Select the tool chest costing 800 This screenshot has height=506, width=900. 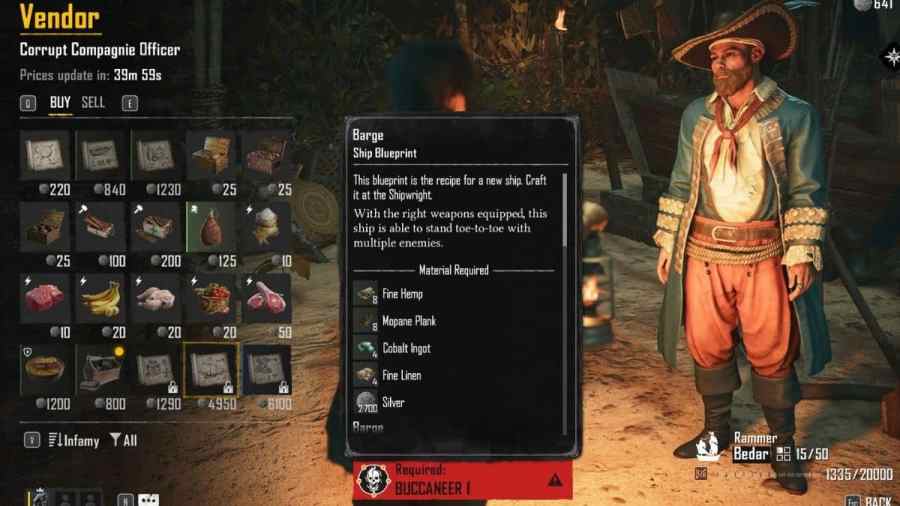pos(100,370)
